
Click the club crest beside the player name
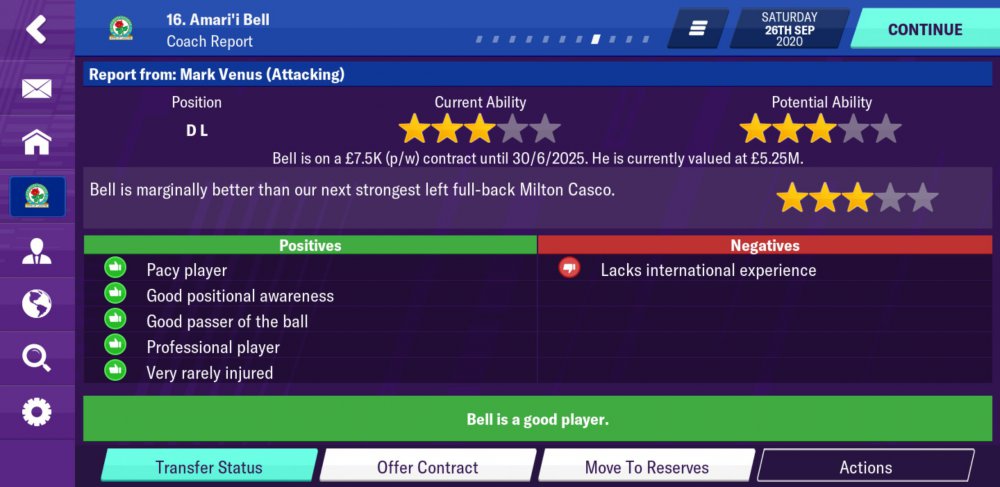coord(121,29)
